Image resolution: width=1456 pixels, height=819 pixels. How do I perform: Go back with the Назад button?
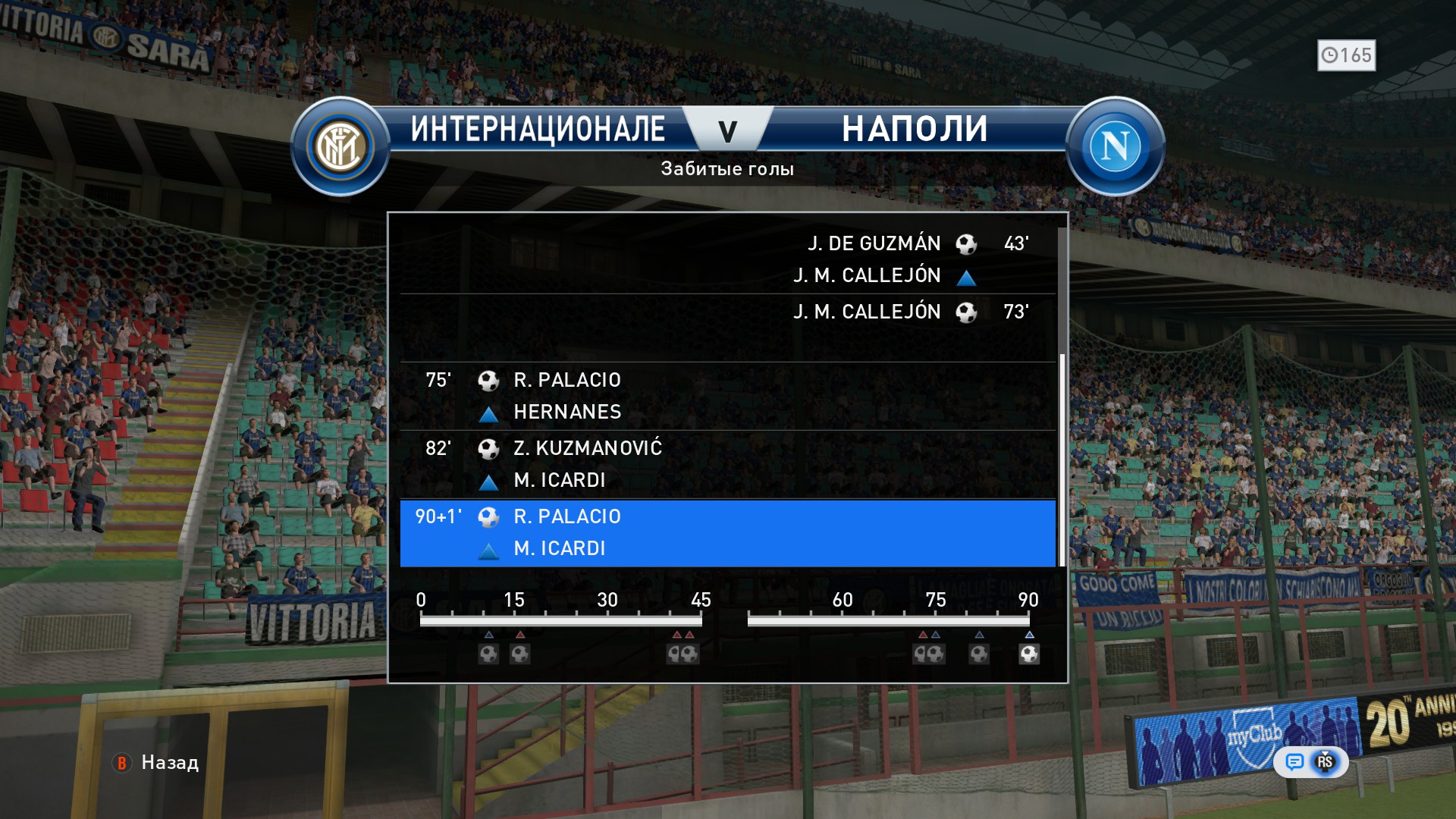pos(157,763)
